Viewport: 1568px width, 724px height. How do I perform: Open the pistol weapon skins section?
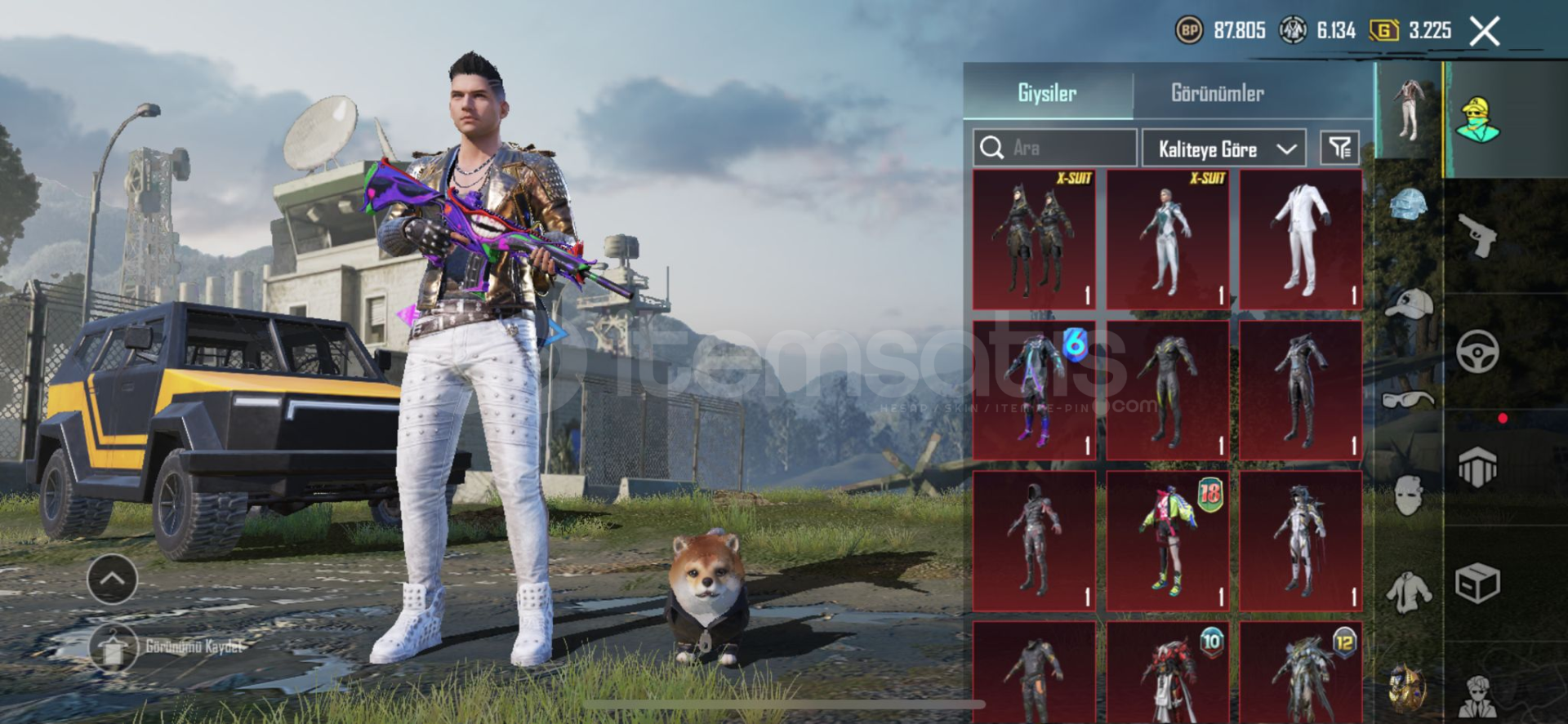[x=1477, y=235]
